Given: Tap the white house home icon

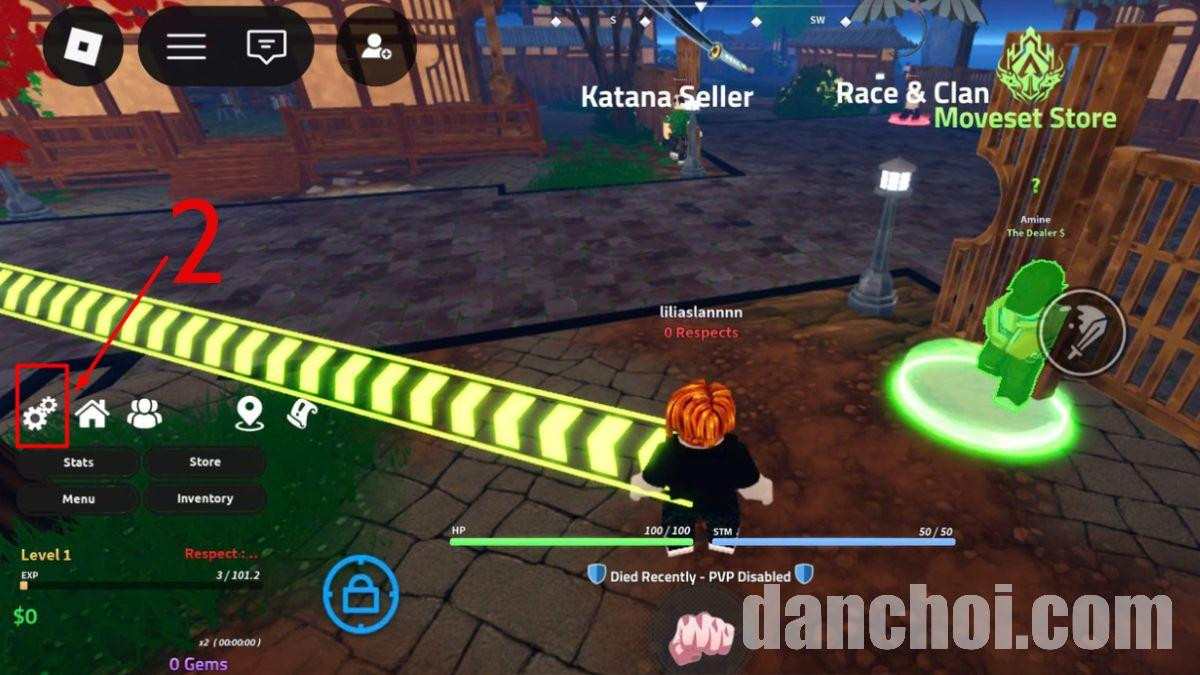Looking at the screenshot, I should pos(92,413).
